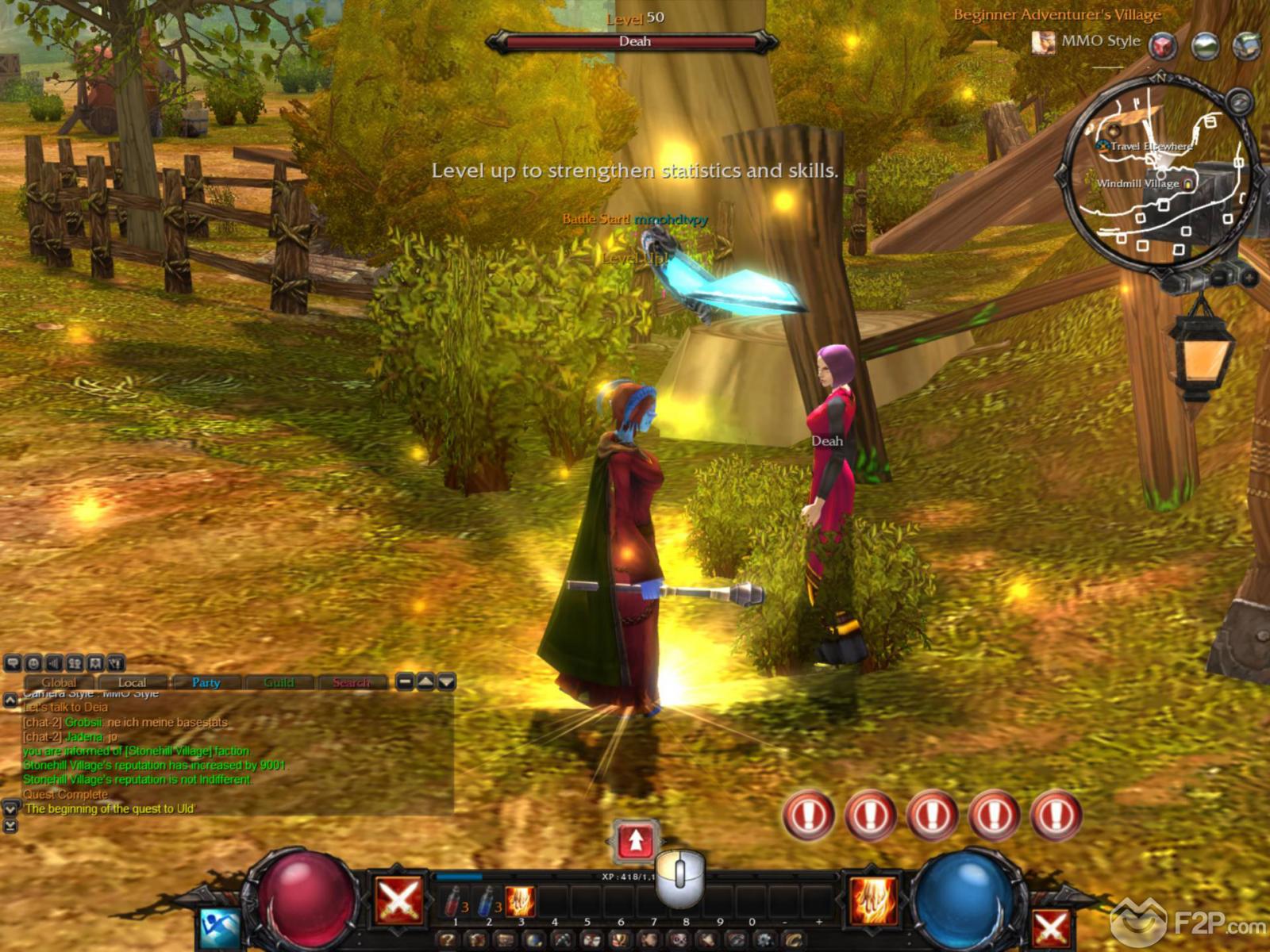This screenshot has height=952, width=1270.
Task: Click the chat window minimize button
Action: point(405,681)
